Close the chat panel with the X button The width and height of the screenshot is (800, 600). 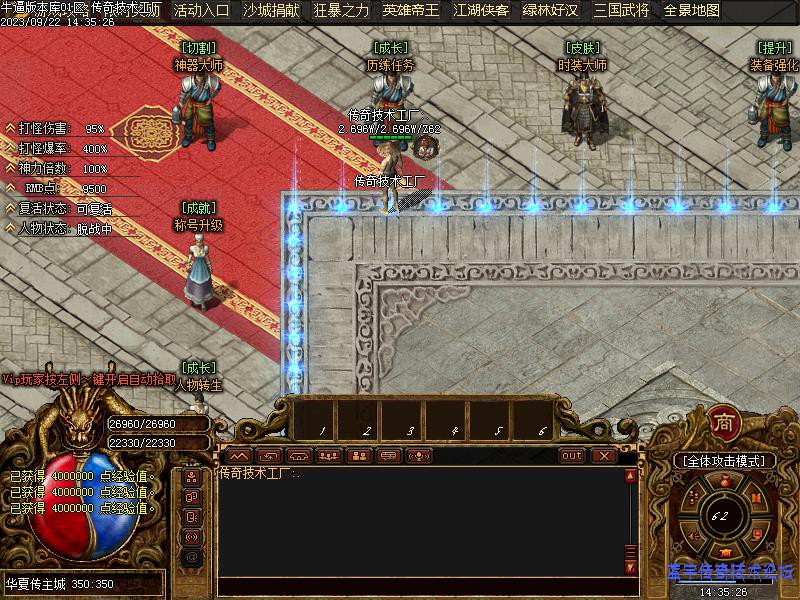pyautogui.click(x=603, y=456)
